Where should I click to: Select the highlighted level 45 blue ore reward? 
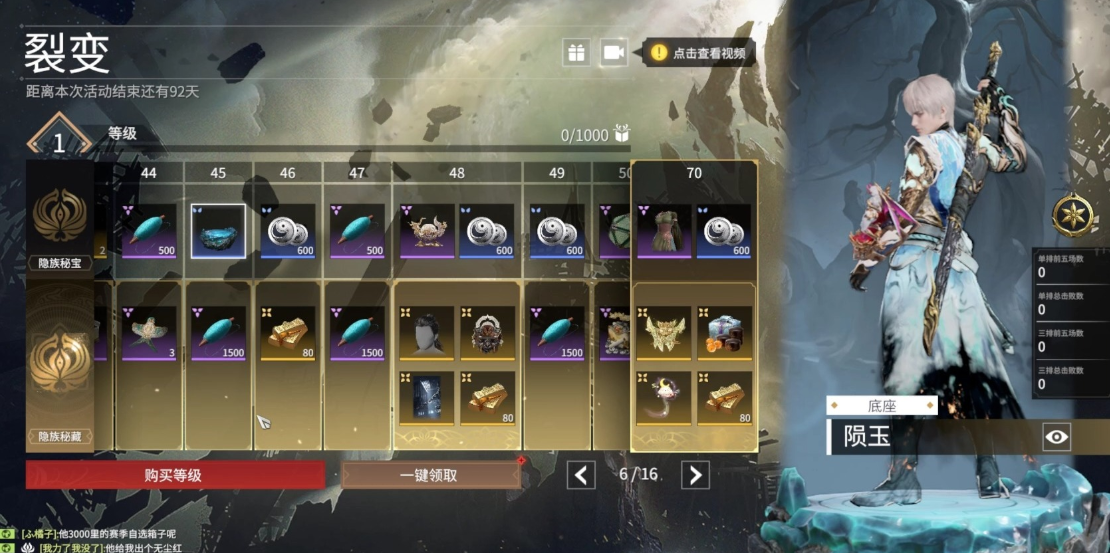pos(218,231)
